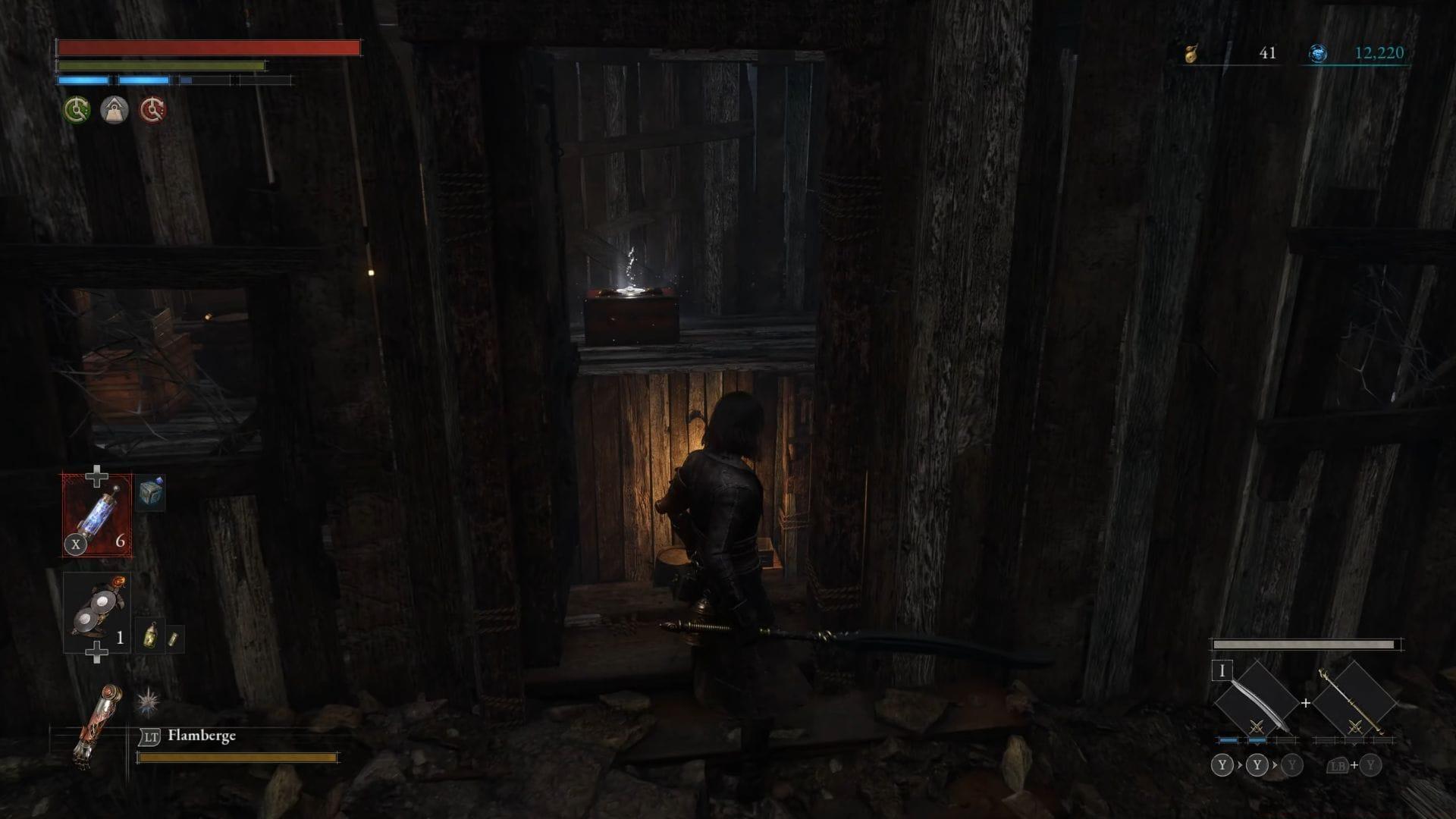1456x819 pixels.
Task: Inspect the red circular arrow status icon
Action: (152, 111)
